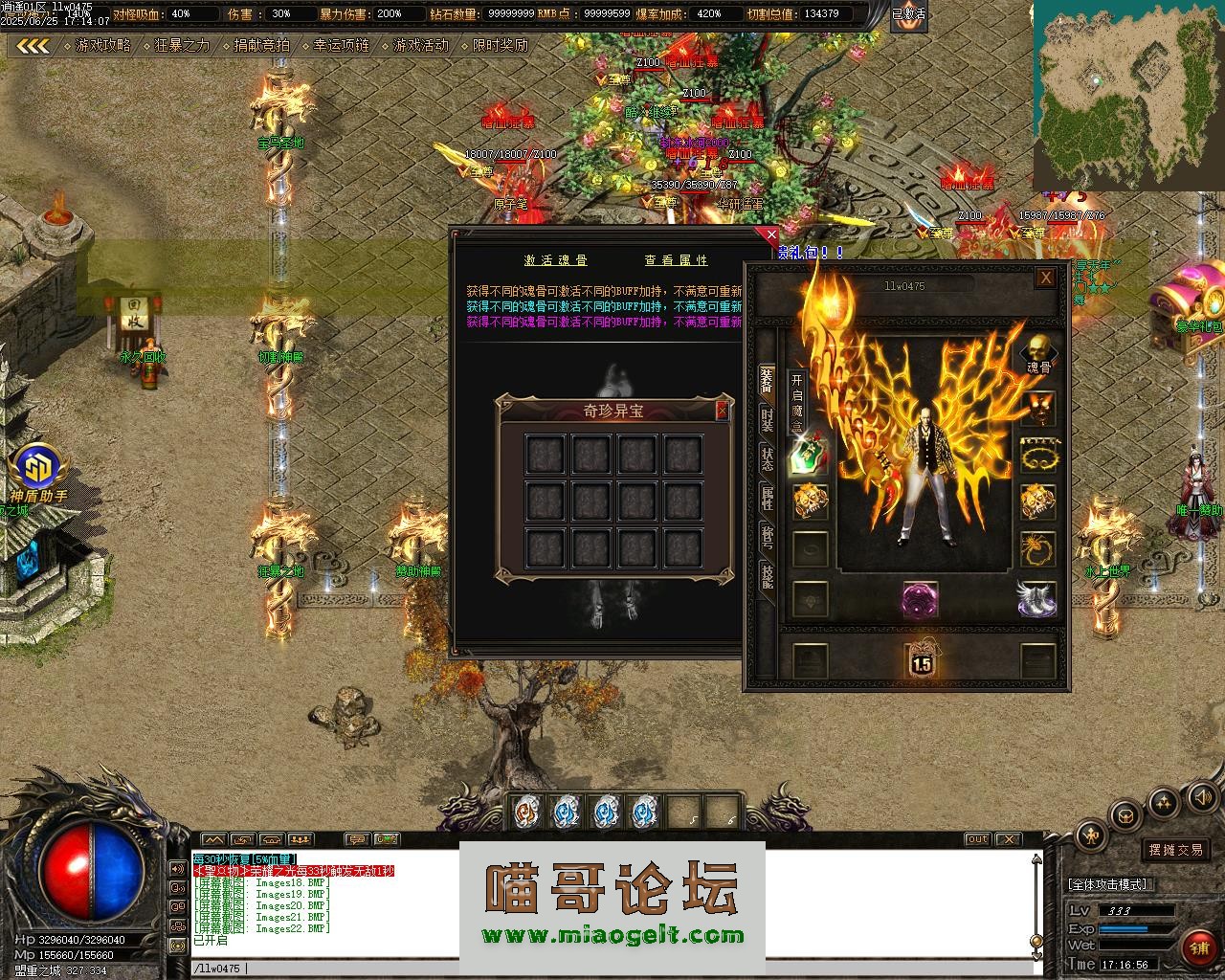Open the 查看属性 link
The height and width of the screenshot is (980, 1225).
[x=676, y=260]
